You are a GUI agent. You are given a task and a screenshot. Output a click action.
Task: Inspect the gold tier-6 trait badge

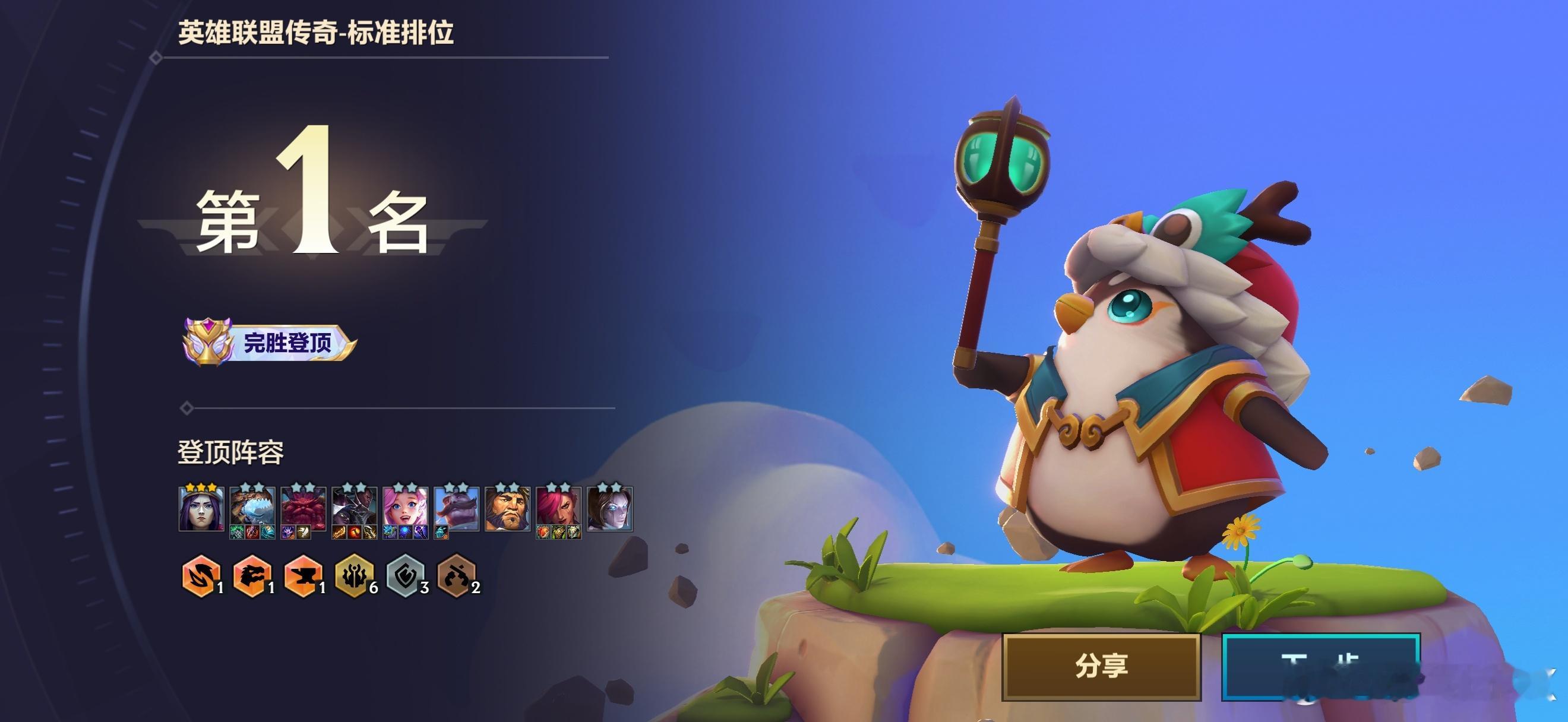click(x=353, y=575)
